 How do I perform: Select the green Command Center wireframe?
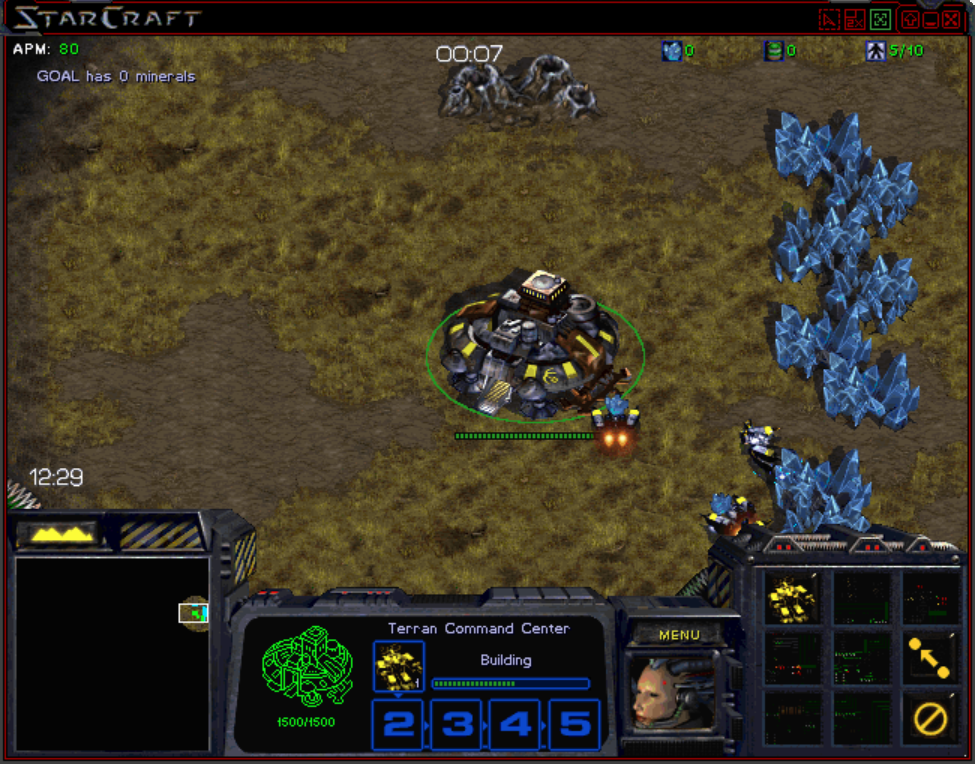coord(307,667)
